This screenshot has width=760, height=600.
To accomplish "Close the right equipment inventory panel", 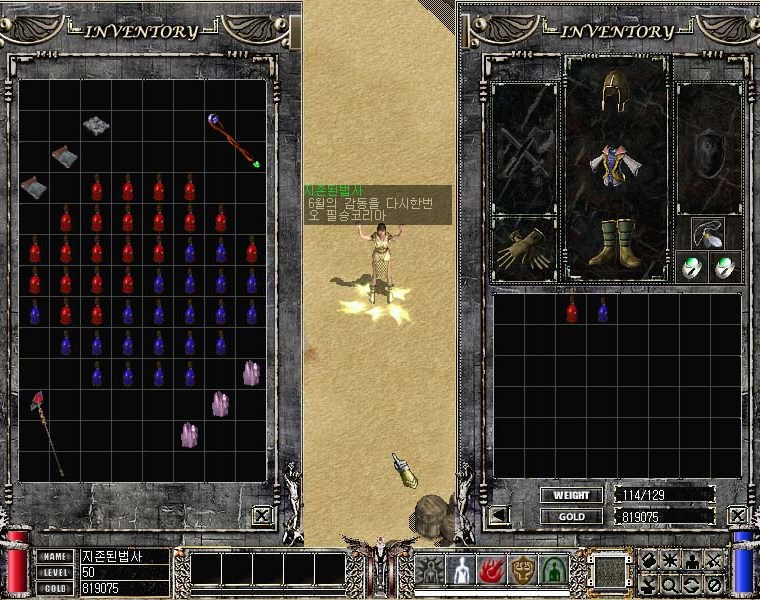I will (738, 516).
